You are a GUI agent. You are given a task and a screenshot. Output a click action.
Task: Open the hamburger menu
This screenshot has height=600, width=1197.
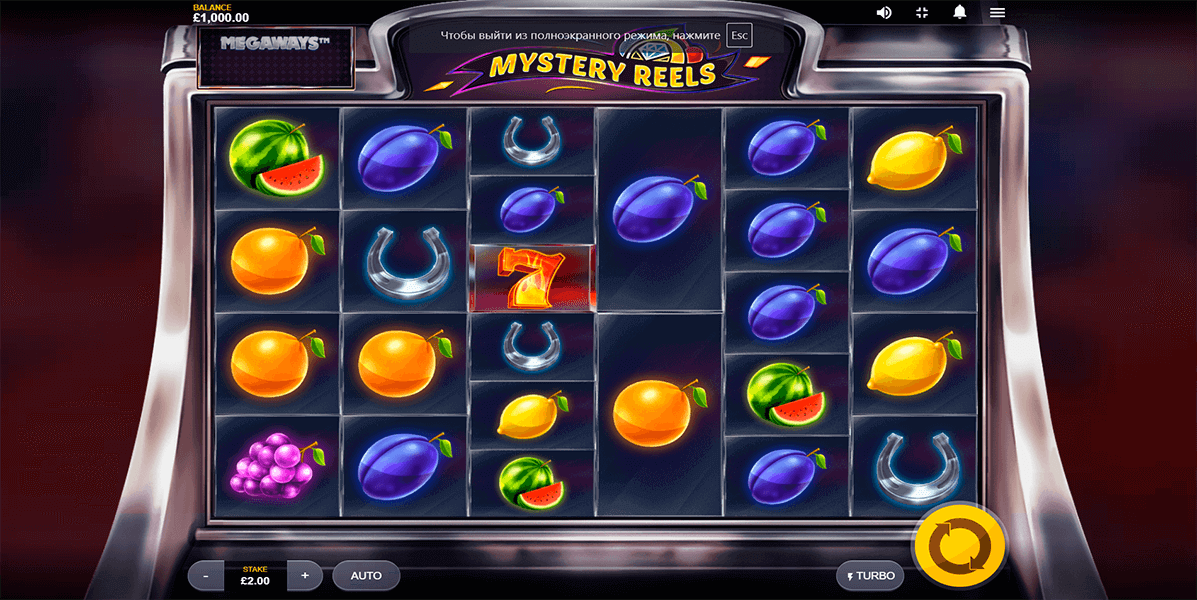[997, 12]
